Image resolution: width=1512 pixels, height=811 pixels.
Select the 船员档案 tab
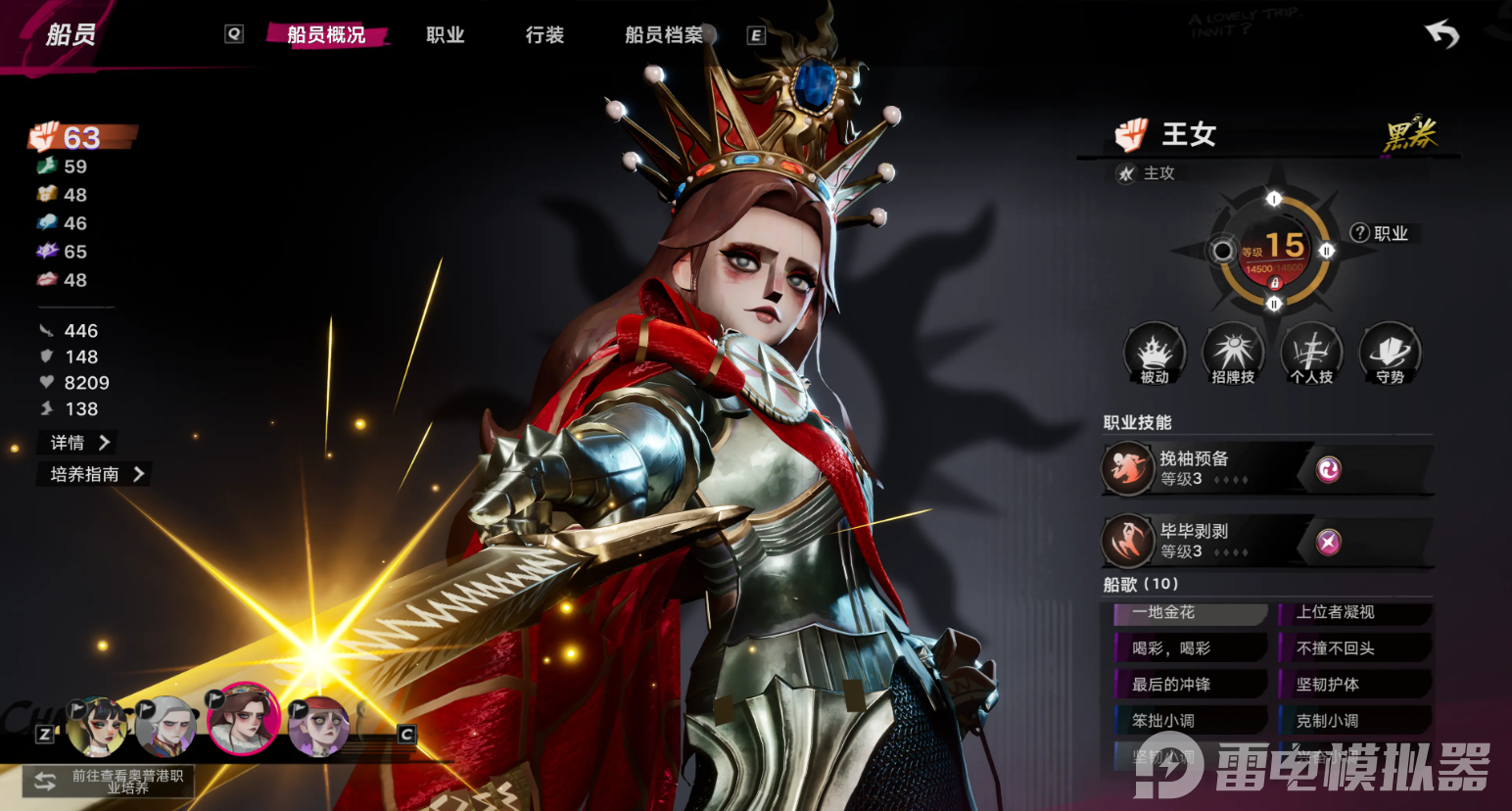point(664,35)
